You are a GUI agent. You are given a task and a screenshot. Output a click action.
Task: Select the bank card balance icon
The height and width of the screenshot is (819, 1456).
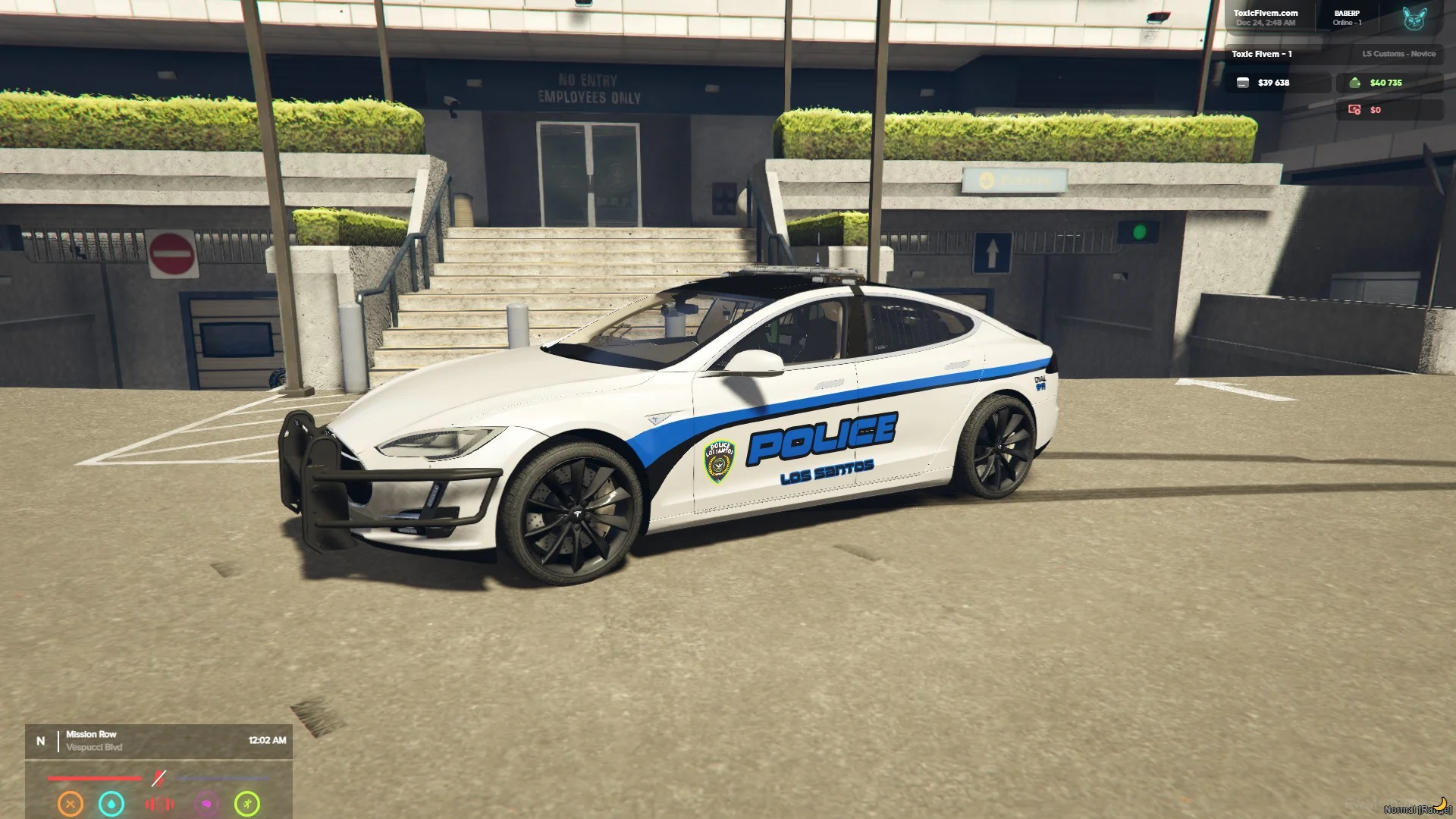[1243, 83]
